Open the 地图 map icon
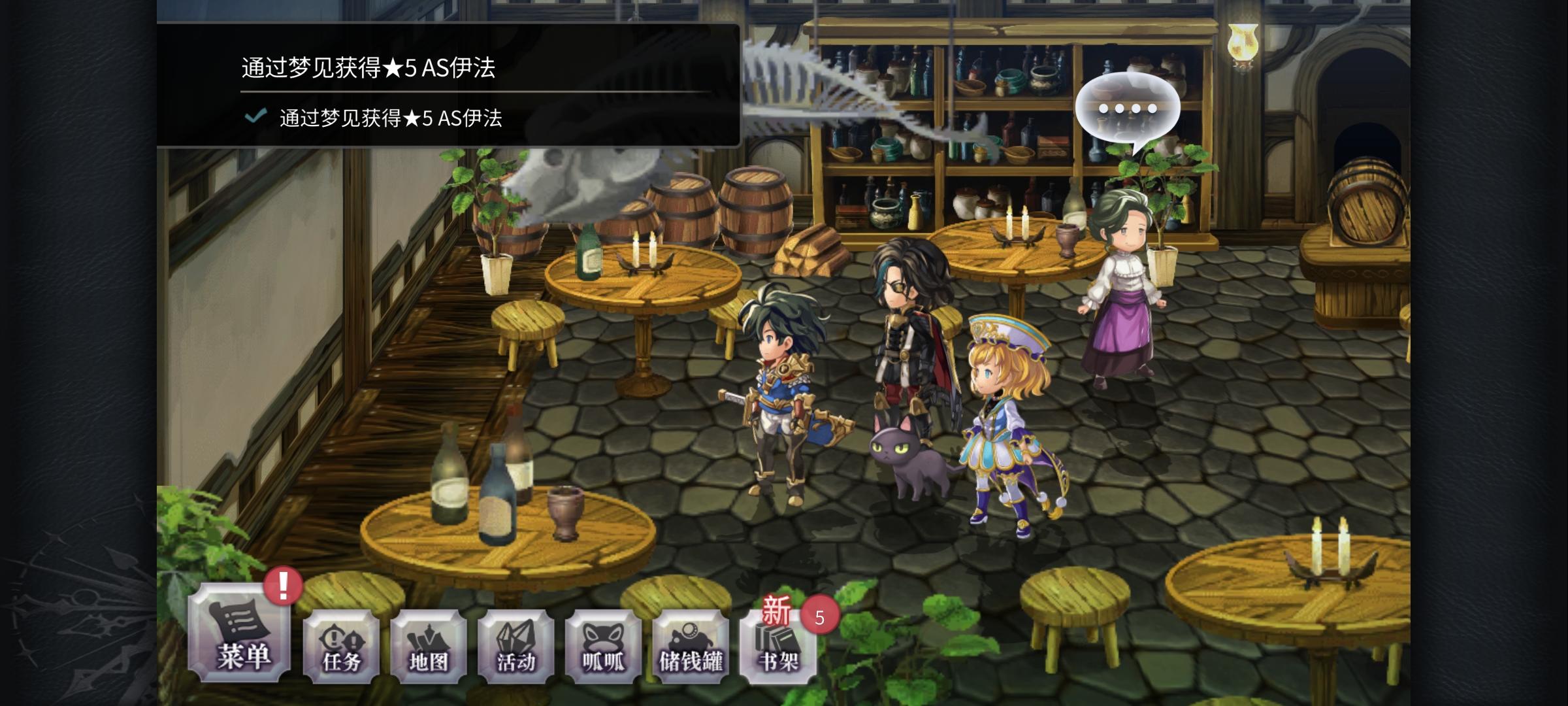 (428, 647)
